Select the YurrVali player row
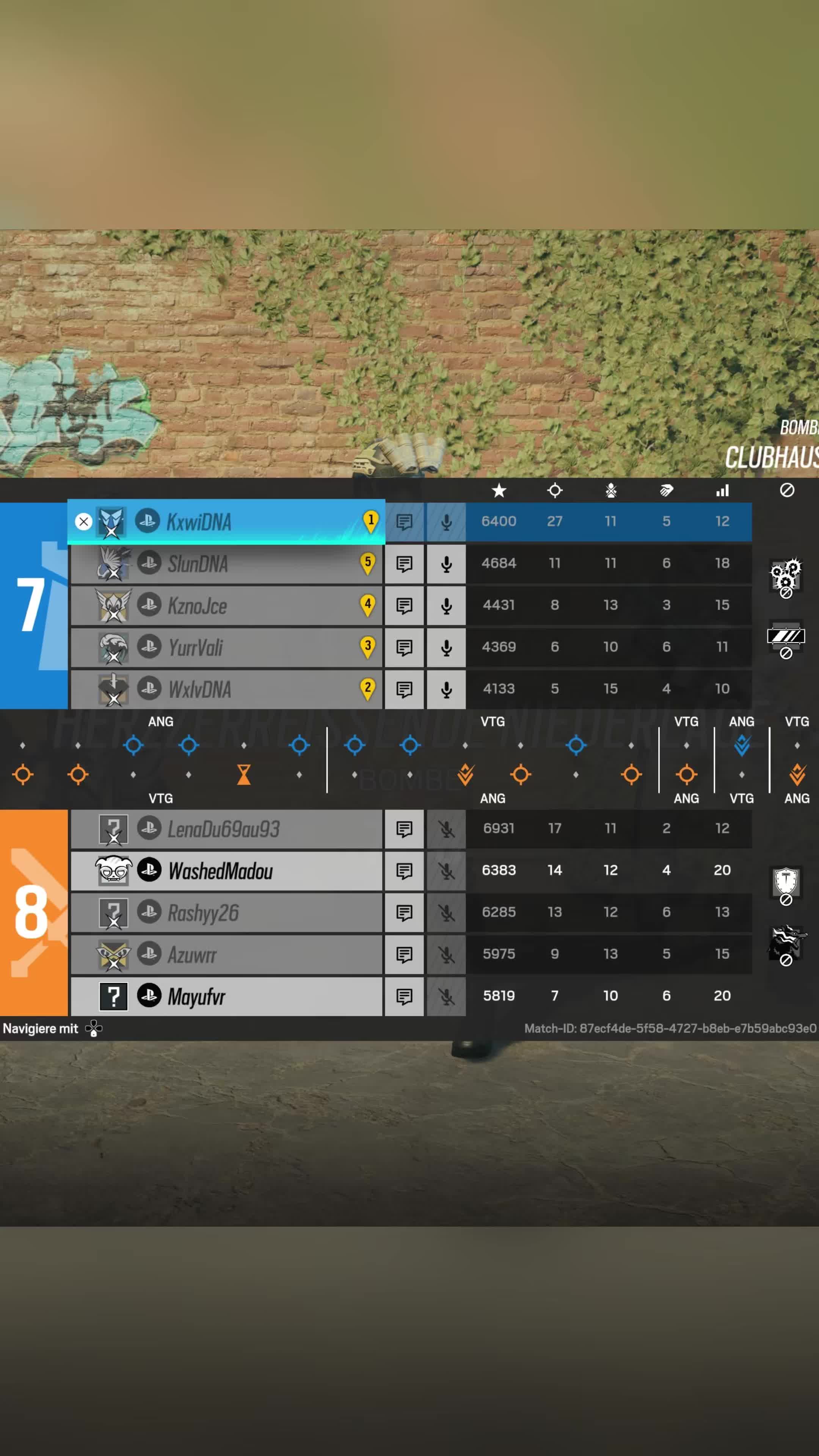The height and width of the screenshot is (1456, 819). click(x=226, y=647)
